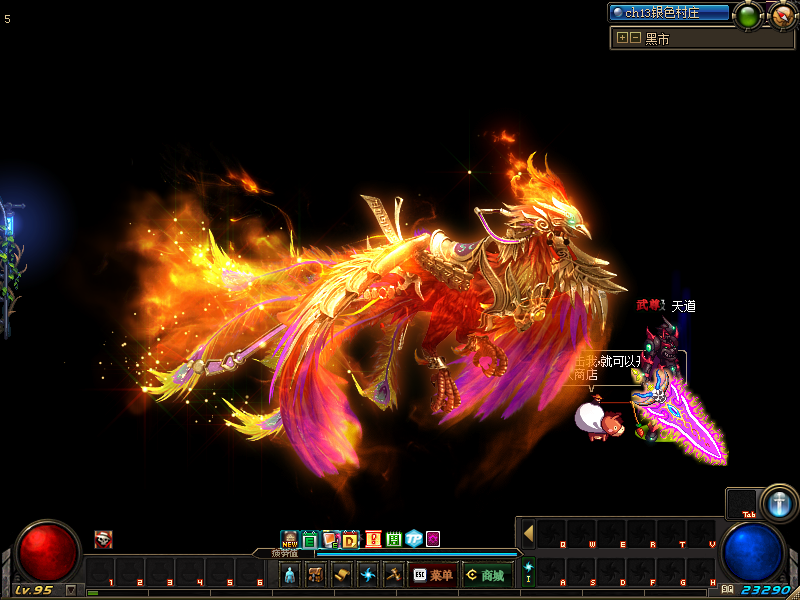Open the skills shuriken button
This screenshot has width=800, height=600.
[x=368, y=575]
